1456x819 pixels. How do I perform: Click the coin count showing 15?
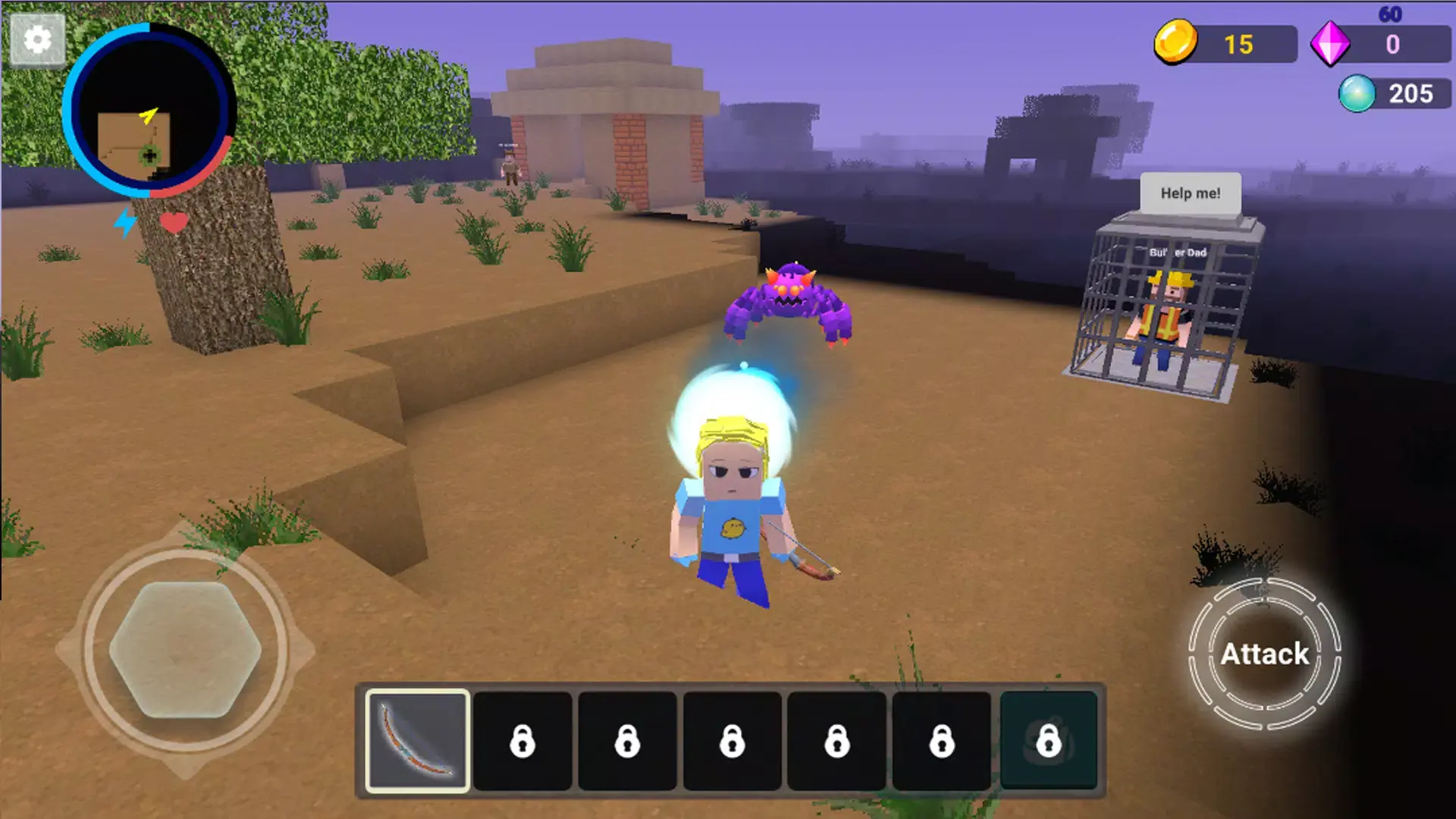[1238, 45]
